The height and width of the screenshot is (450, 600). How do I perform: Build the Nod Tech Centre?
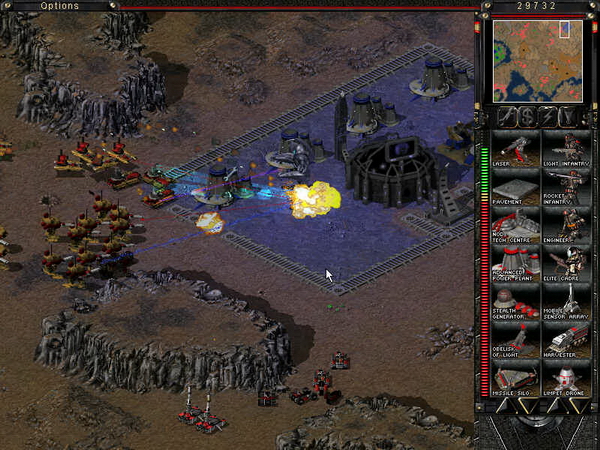click(x=516, y=227)
